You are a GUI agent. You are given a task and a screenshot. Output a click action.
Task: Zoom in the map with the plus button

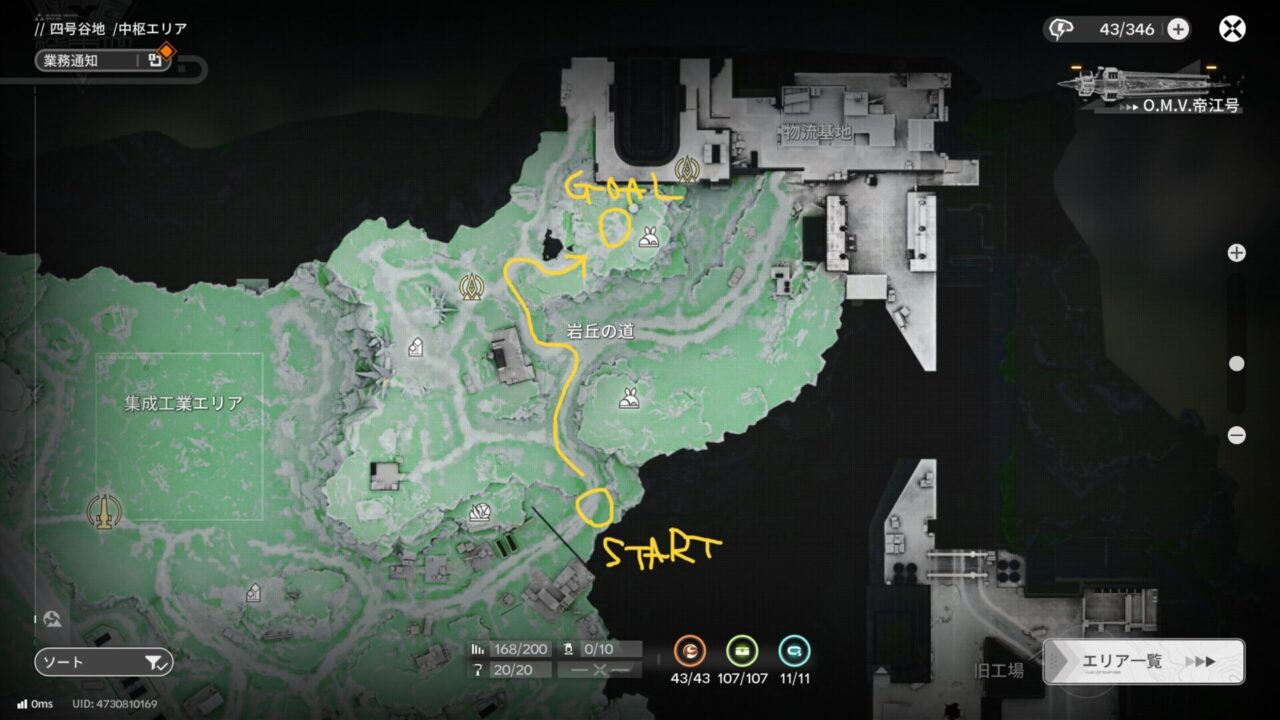[x=1237, y=253]
